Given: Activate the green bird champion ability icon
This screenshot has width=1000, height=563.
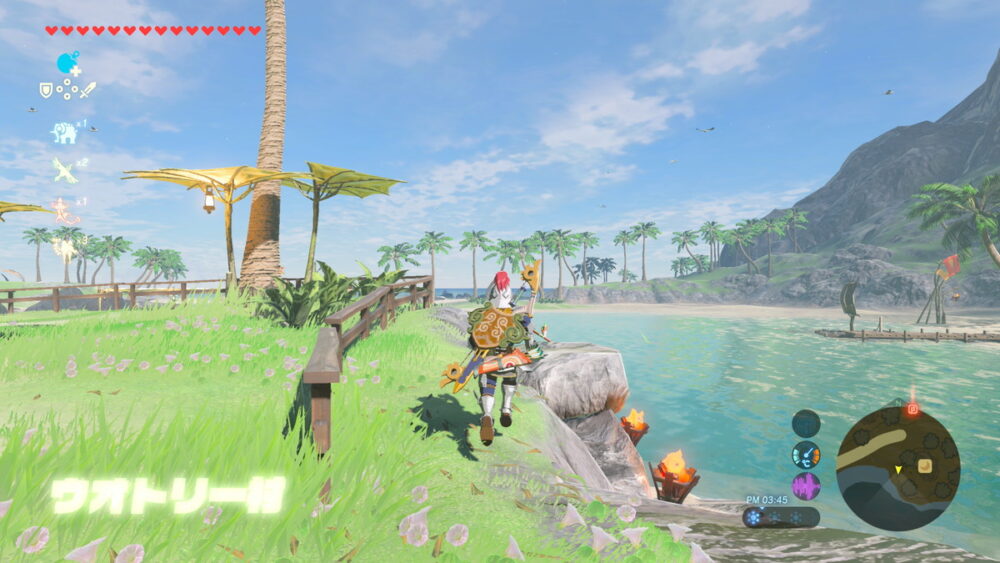Looking at the screenshot, I should pyautogui.click(x=65, y=171).
